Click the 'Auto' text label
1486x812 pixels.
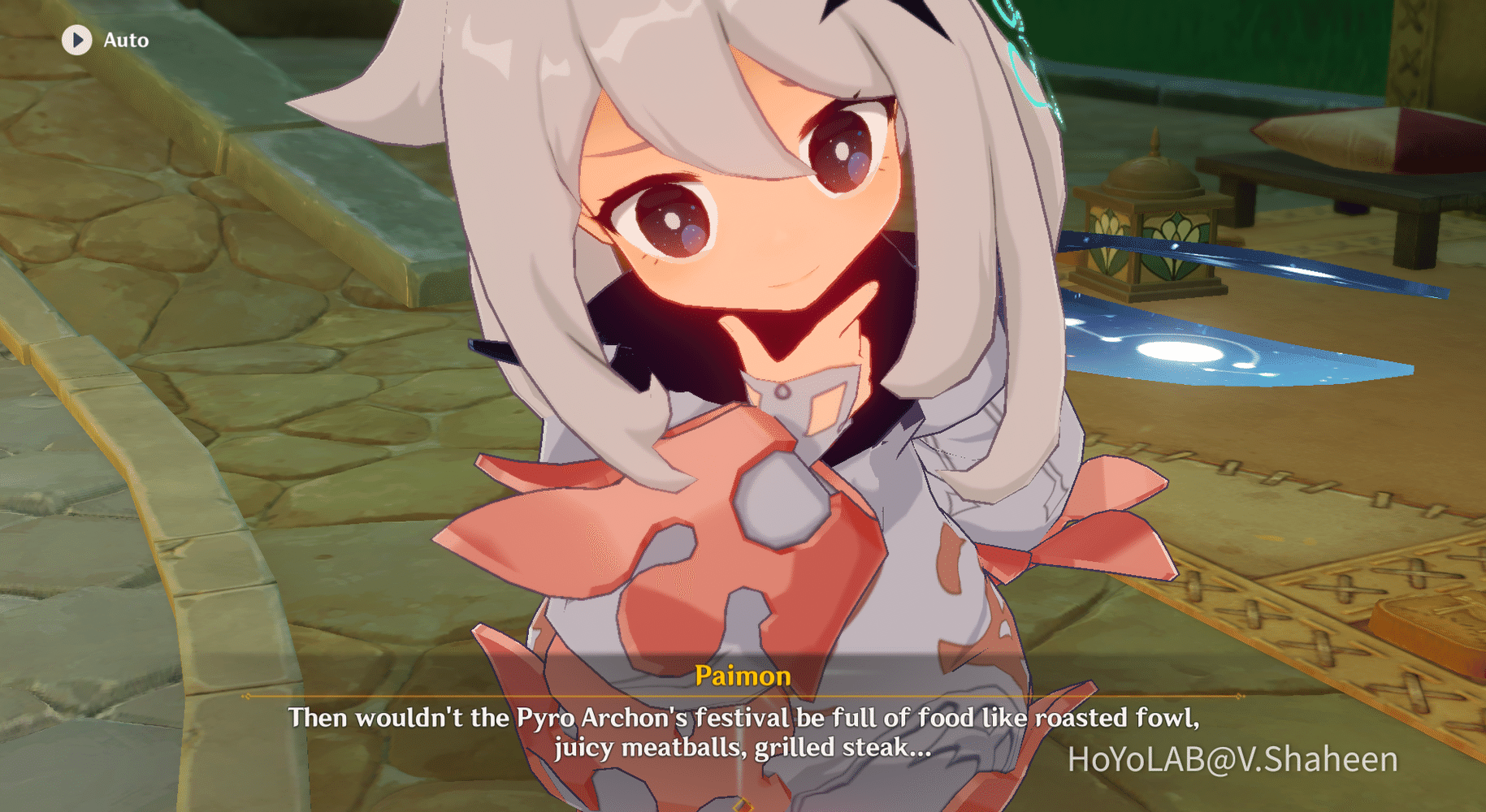click(x=123, y=40)
